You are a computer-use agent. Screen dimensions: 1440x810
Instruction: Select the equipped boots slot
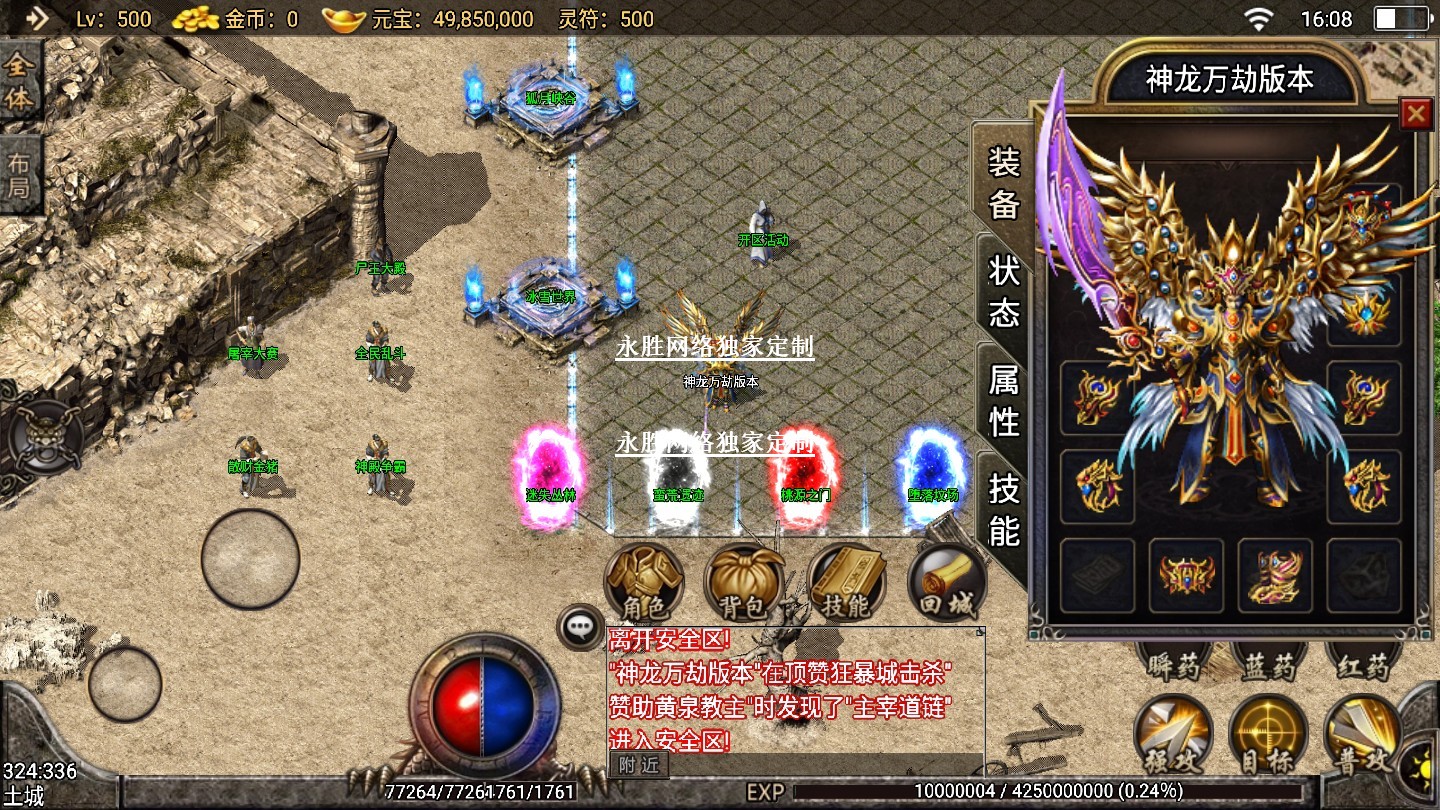coord(1275,576)
